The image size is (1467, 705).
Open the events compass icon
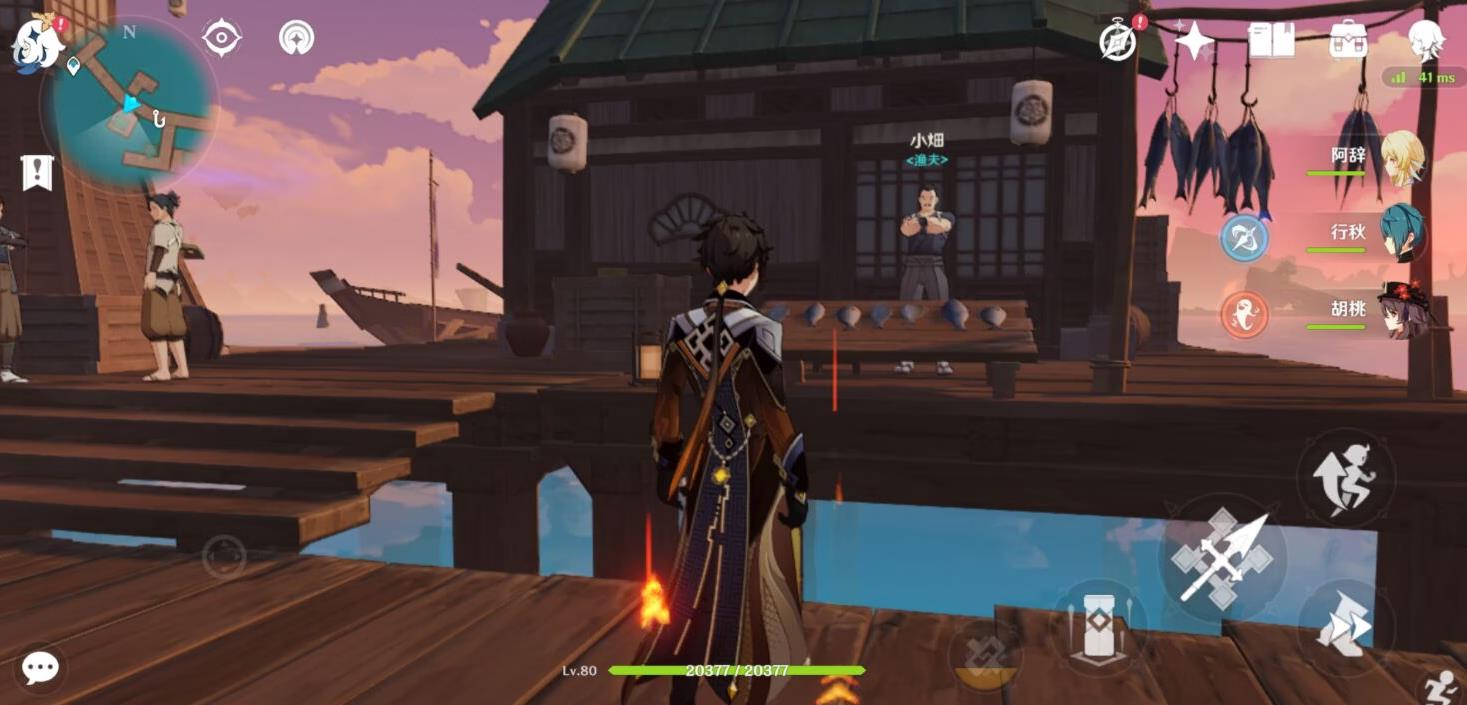[x=1119, y=42]
